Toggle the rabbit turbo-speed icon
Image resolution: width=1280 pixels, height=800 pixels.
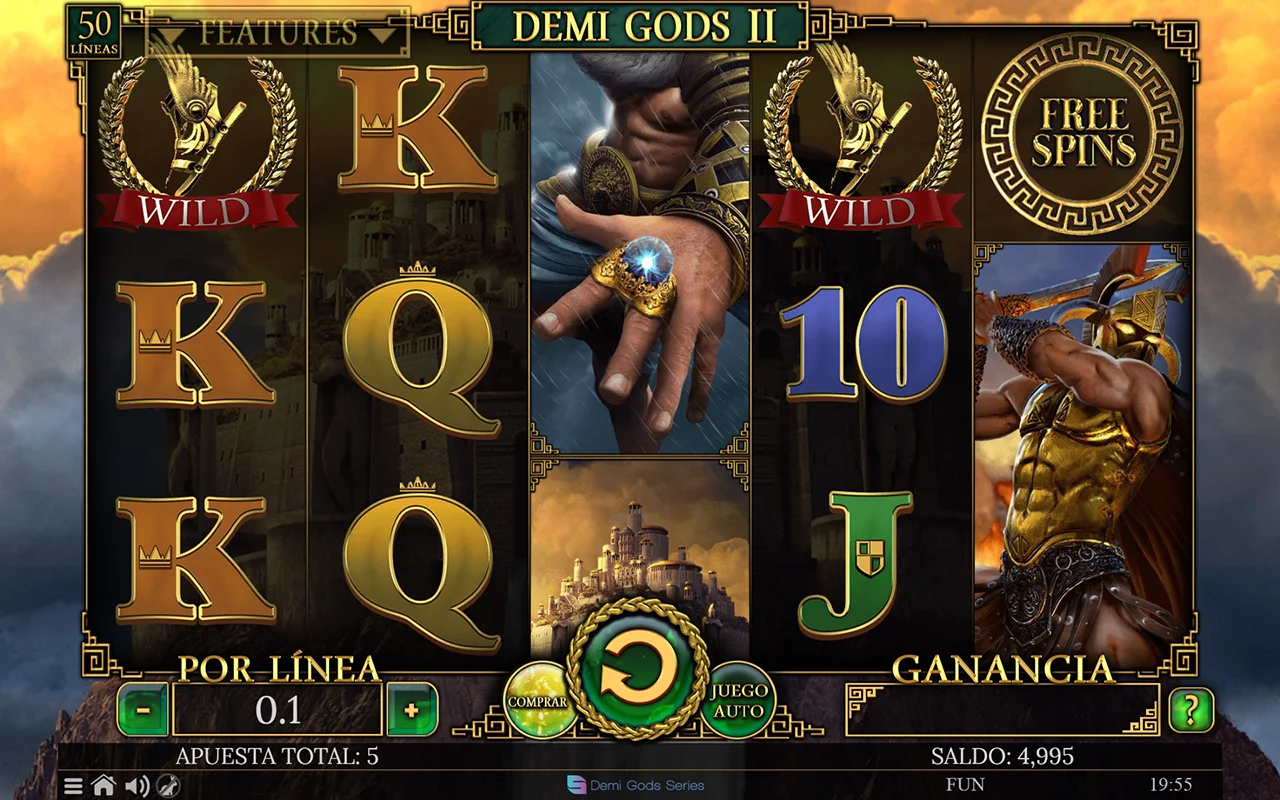tap(168, 786)
